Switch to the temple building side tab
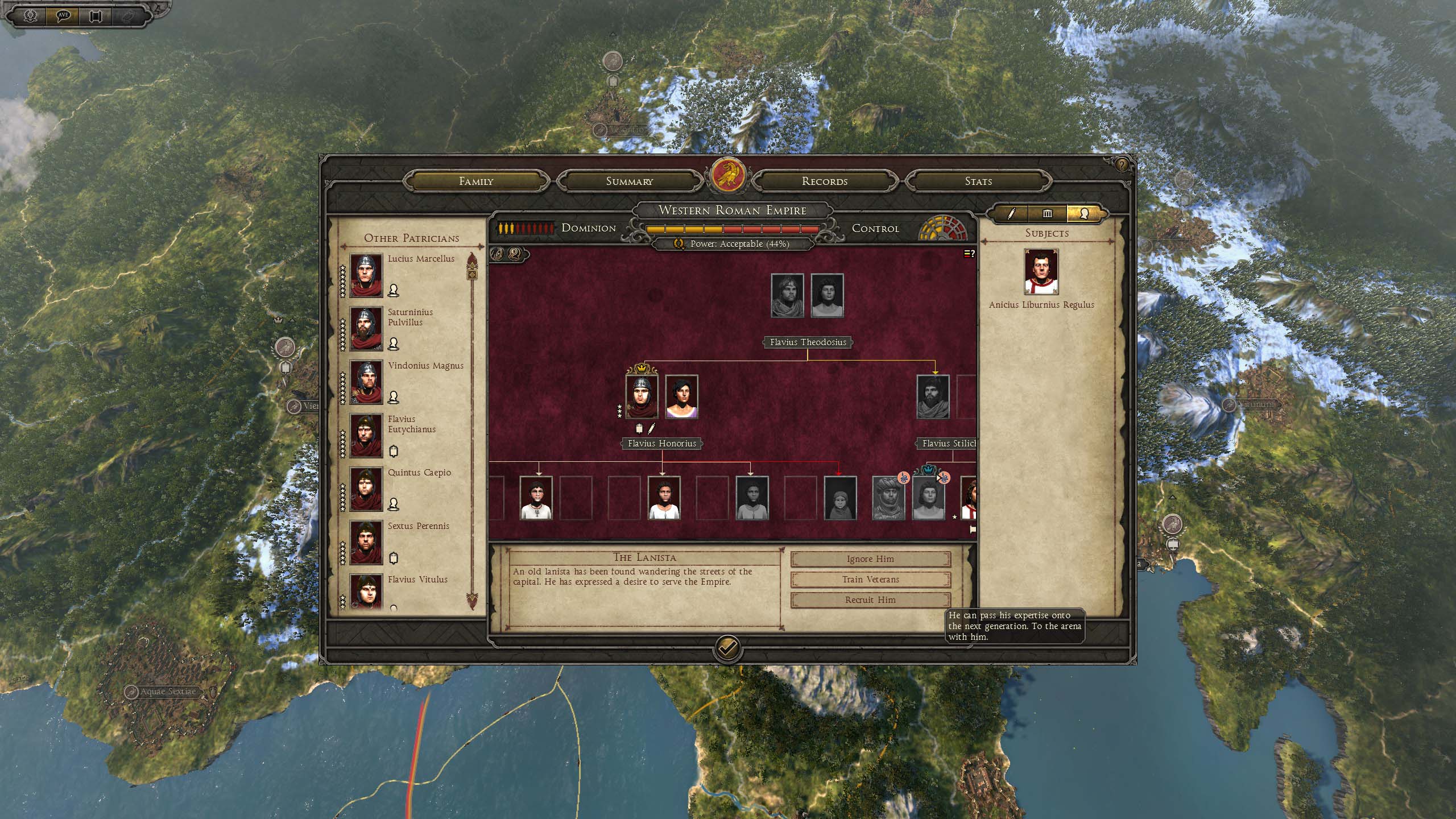Image resolution: width=1456 pixels, height=819 pixels. (x=1047, y=214)
